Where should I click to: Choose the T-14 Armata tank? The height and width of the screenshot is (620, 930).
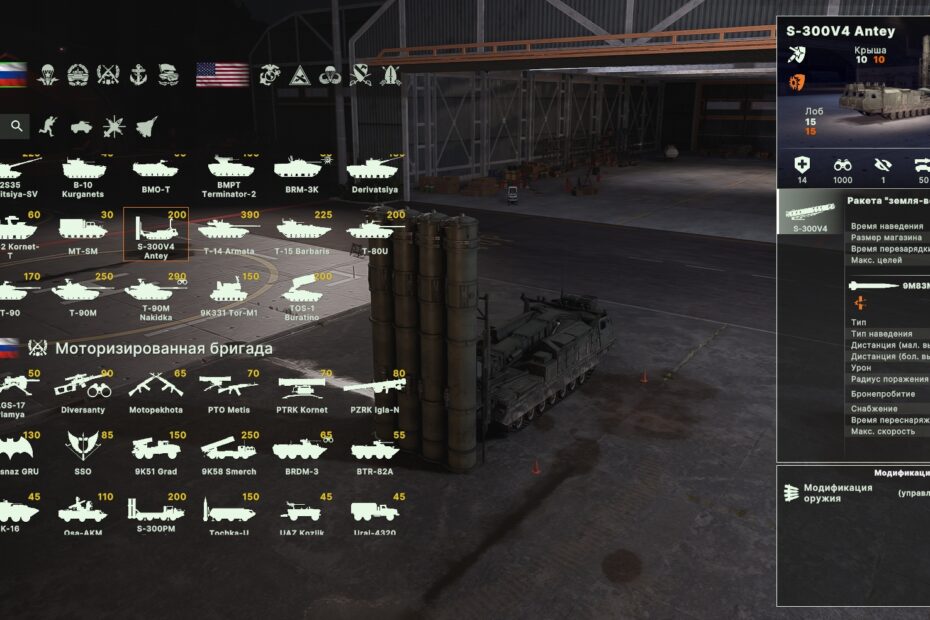[228, 234]
